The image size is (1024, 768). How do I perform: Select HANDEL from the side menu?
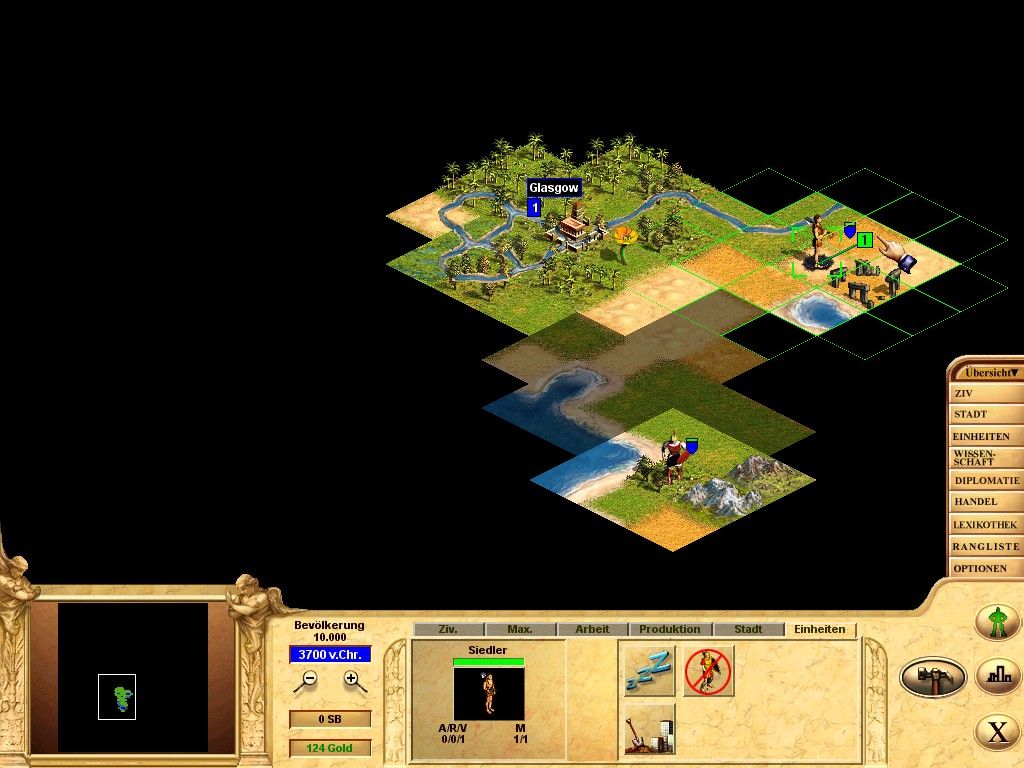(976, 502)
